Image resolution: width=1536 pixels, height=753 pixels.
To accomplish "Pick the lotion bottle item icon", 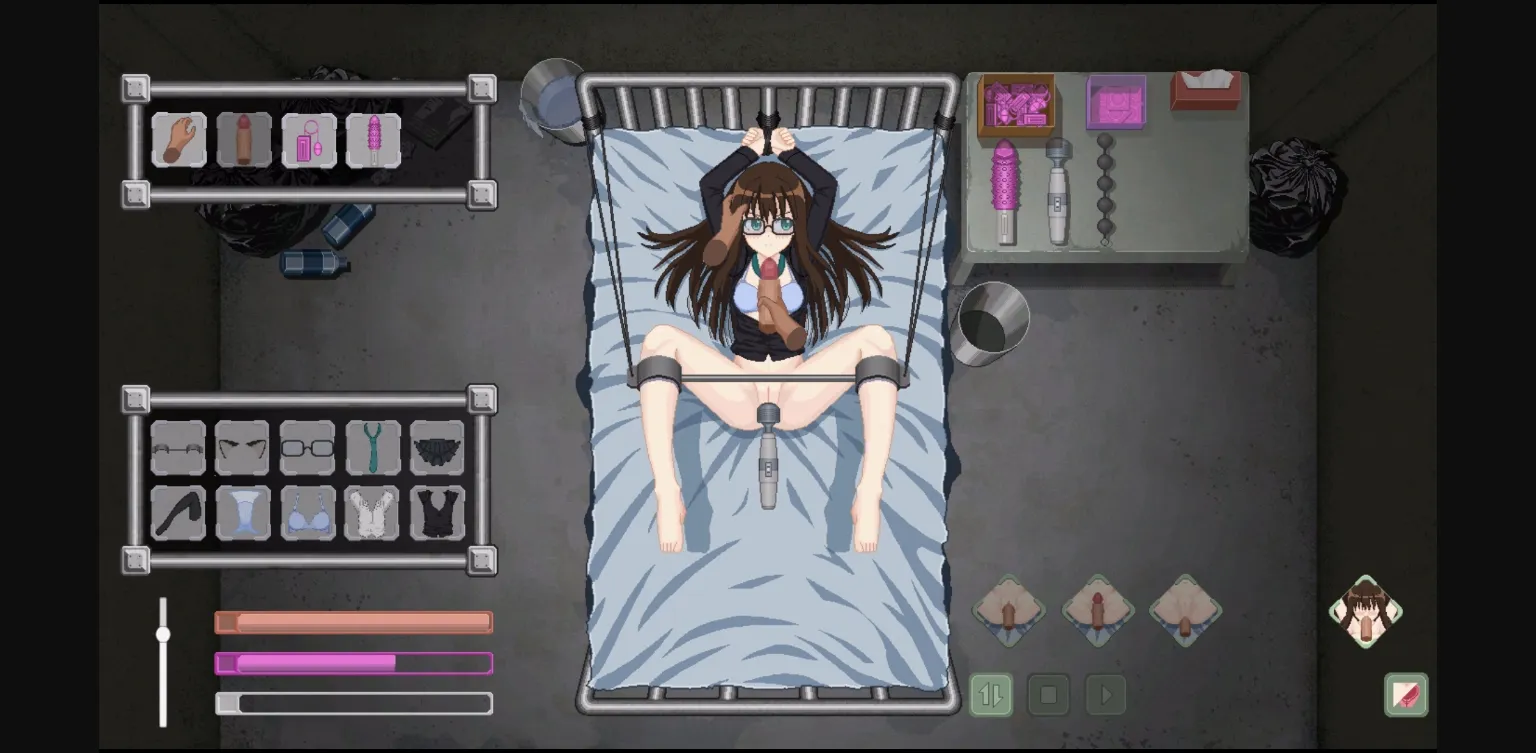I will [308, 139].
